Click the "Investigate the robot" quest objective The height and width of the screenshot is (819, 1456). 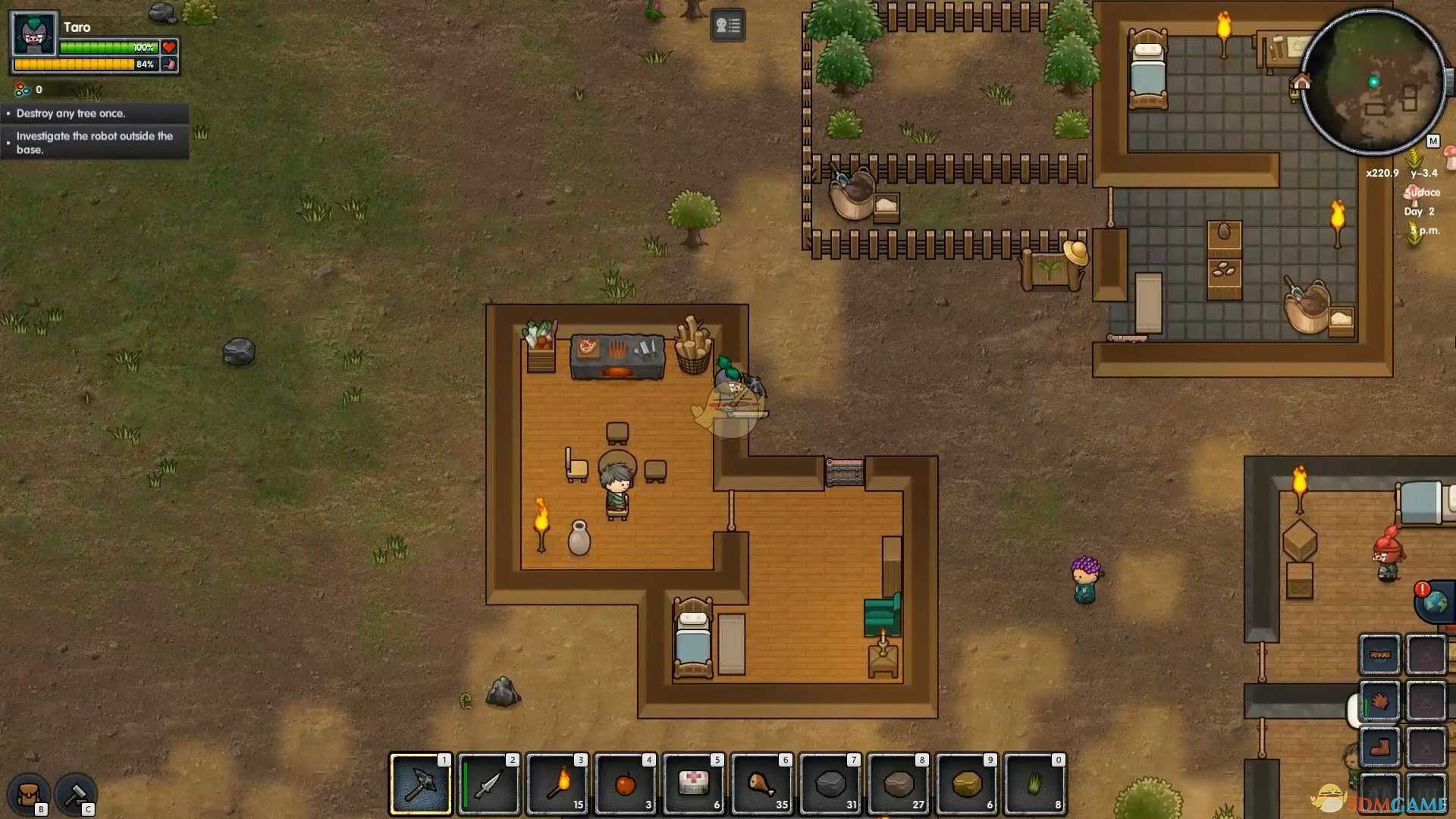point(95,143)
